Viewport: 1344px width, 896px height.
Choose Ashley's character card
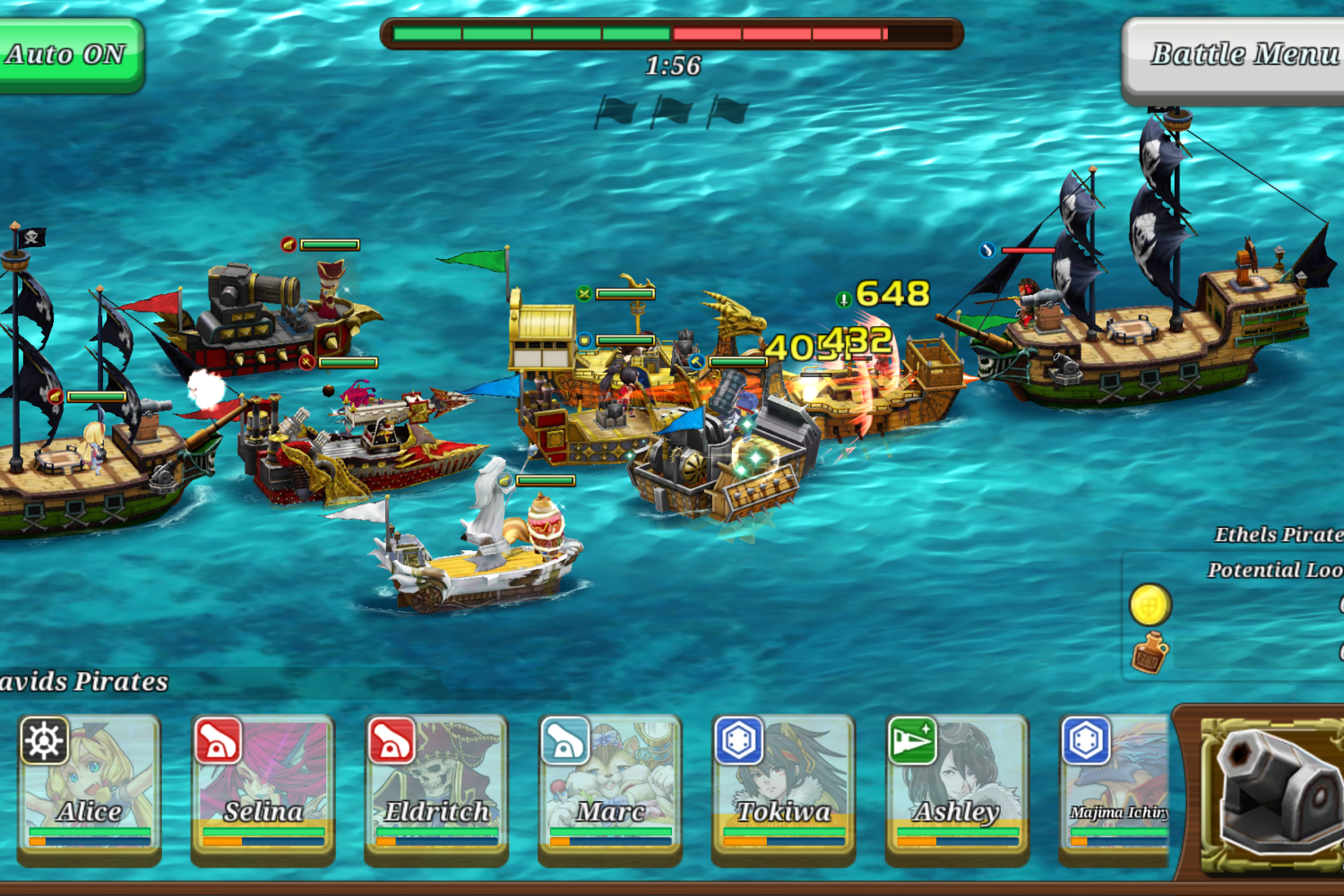click(957, 788)
